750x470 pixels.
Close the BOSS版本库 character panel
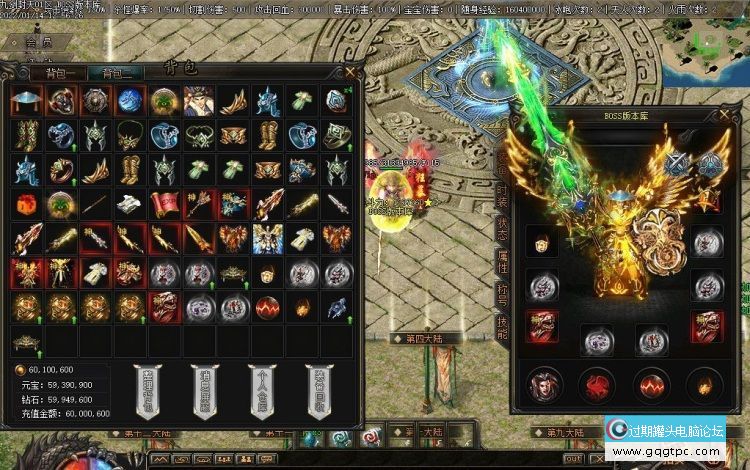726,111
